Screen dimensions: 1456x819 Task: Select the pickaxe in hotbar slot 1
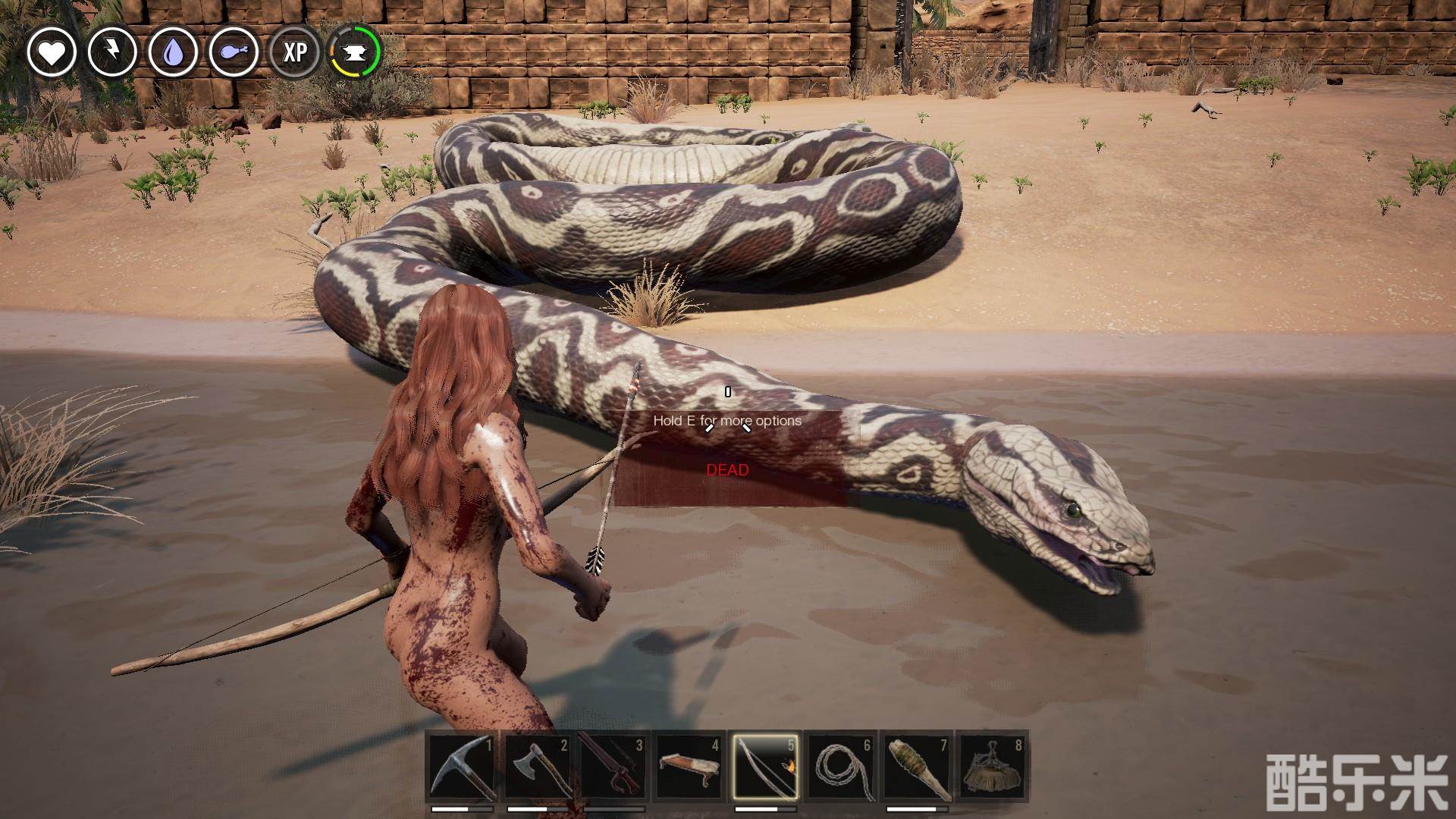(x=462, y=767)
